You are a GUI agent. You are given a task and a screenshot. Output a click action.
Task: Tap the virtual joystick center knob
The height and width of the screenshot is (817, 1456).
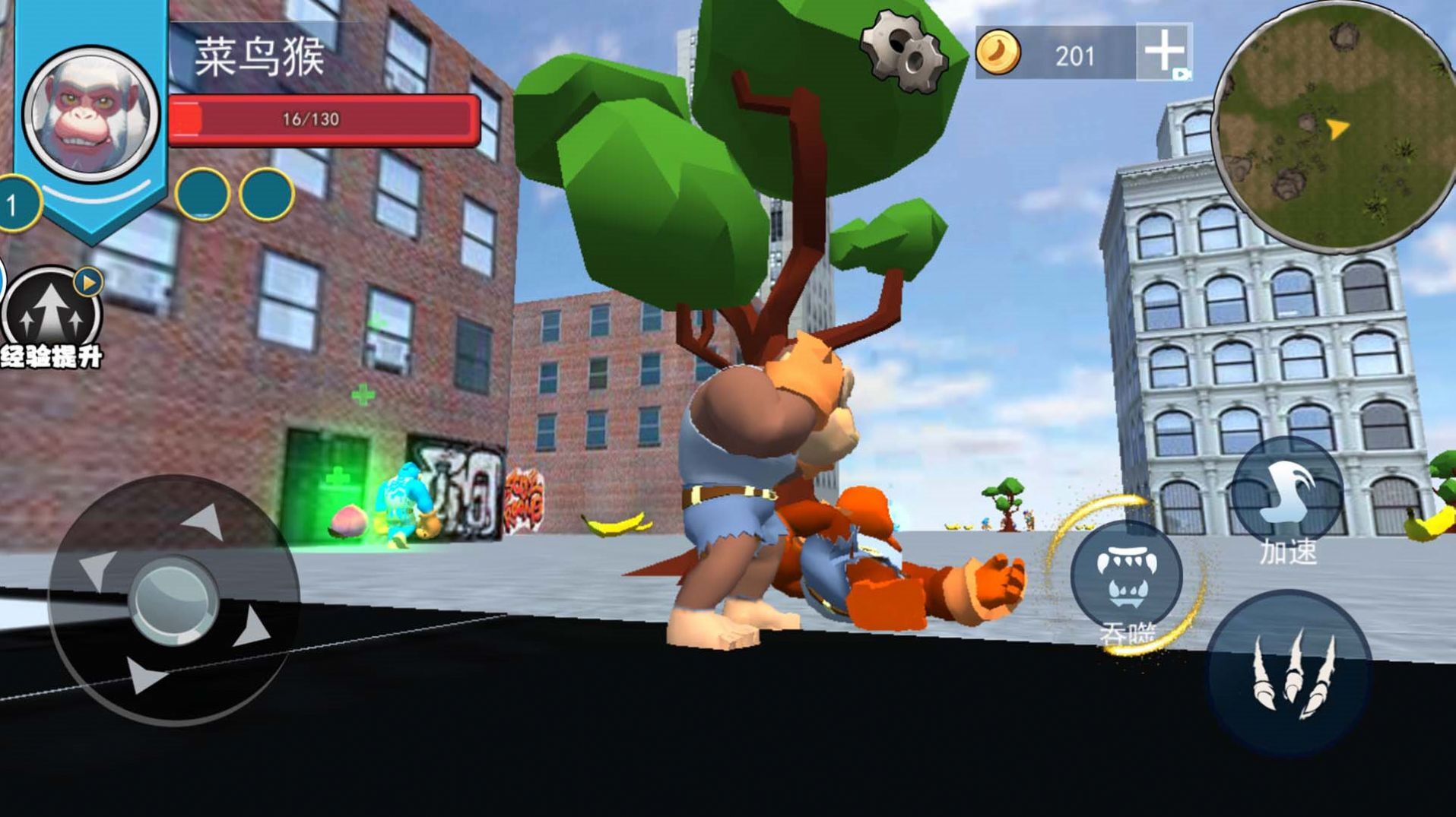click(173, 600)
